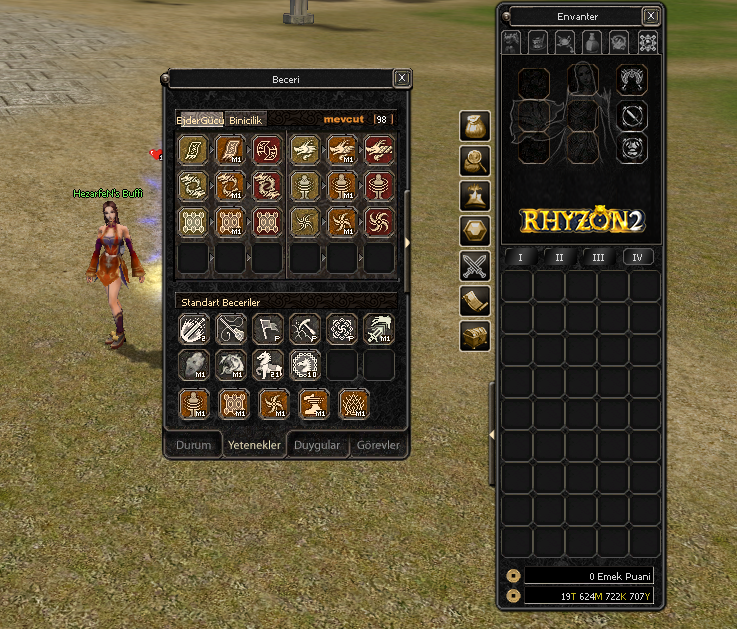Select the EjderGücü skill group
The height and width of the screenshot is (629, 737).
click(x=200, y=120)
